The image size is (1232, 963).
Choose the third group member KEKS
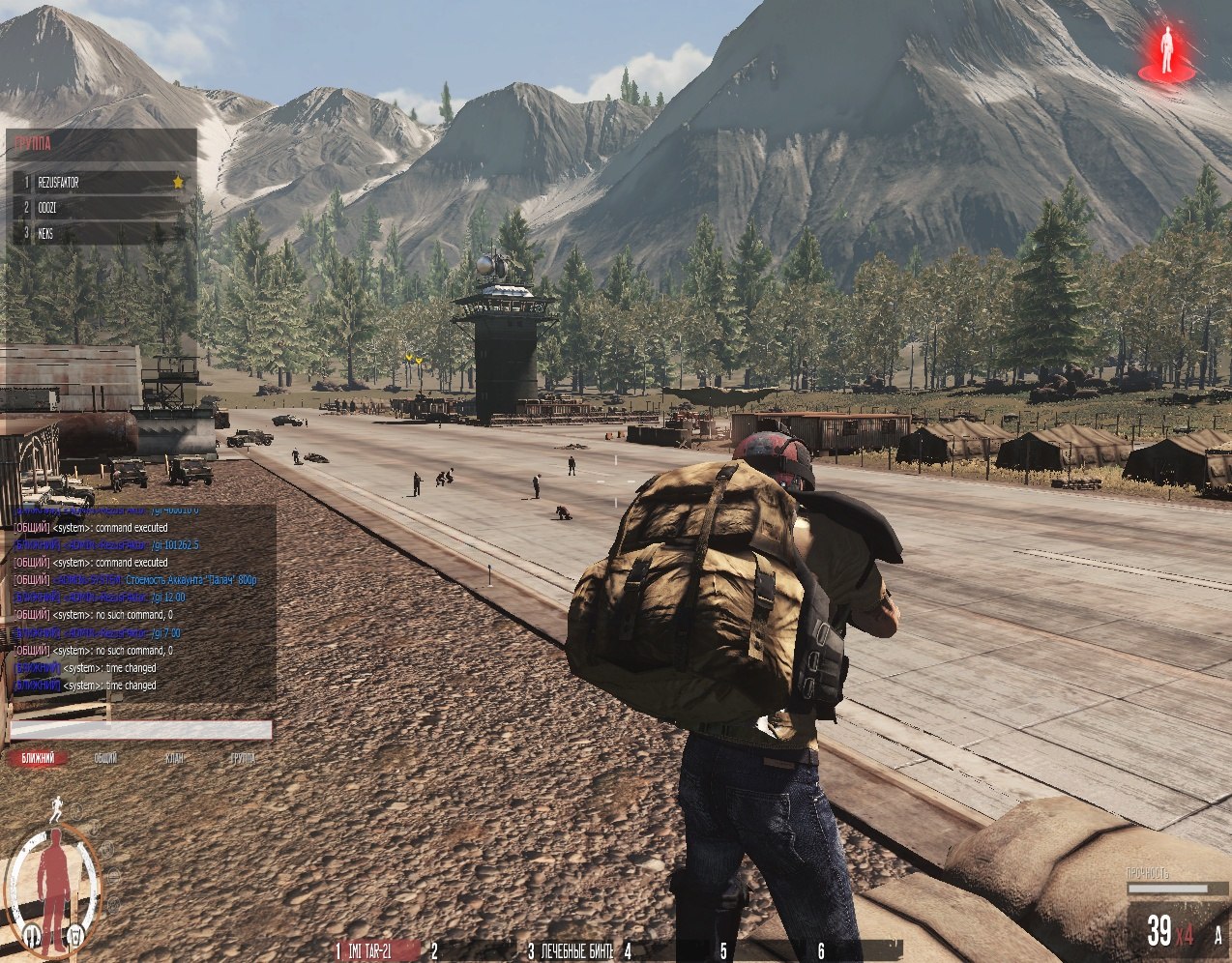97,233
